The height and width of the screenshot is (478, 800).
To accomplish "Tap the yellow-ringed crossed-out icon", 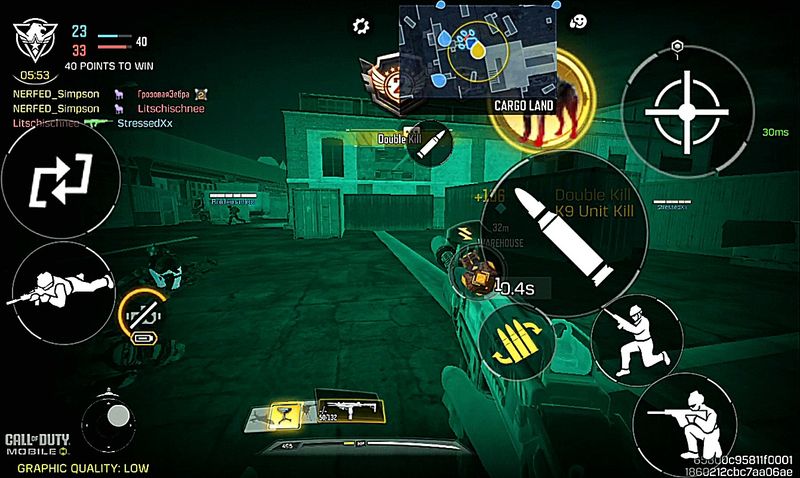I will pos(144,315).
